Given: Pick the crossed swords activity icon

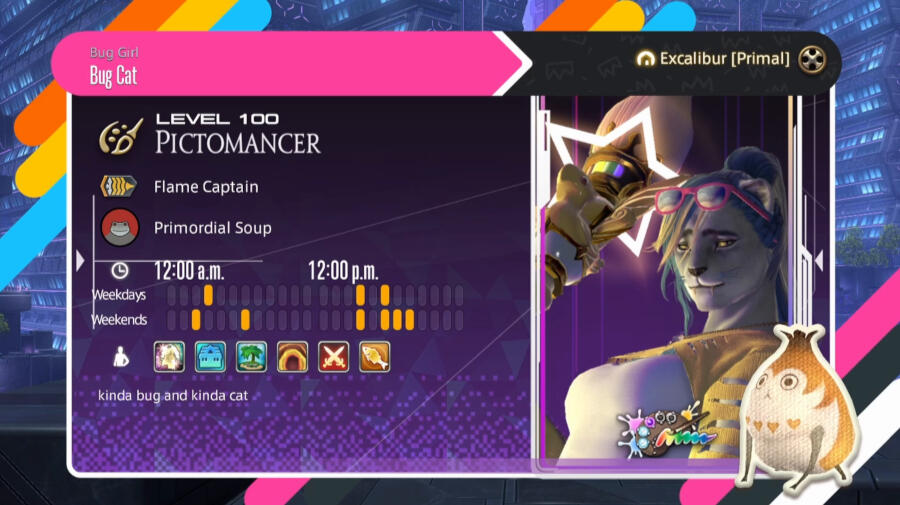Looking at the screenshot, I should (x=333, y=356).
